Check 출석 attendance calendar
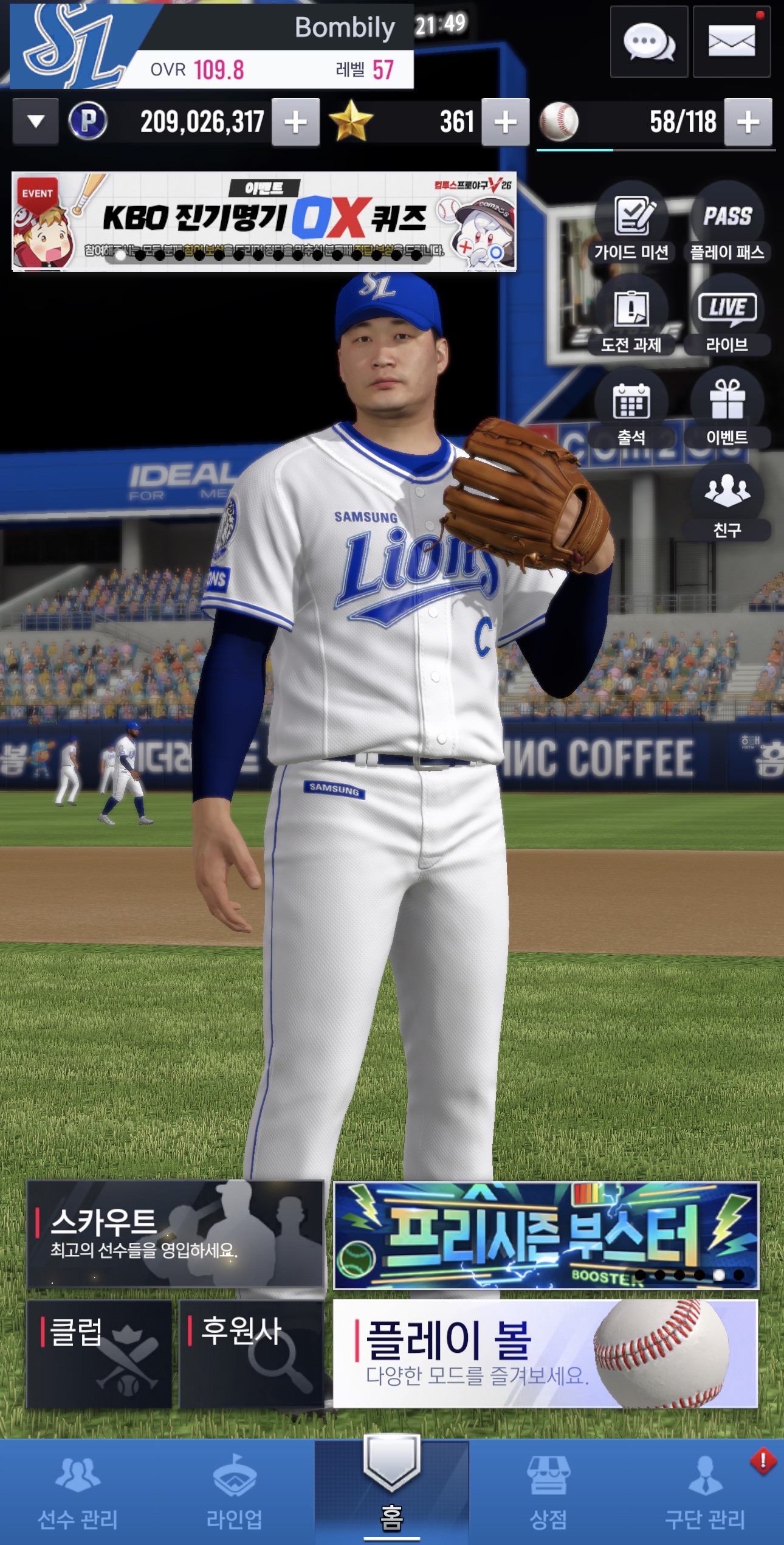This screenshot has width=784, height=1545. click(631, 409)
